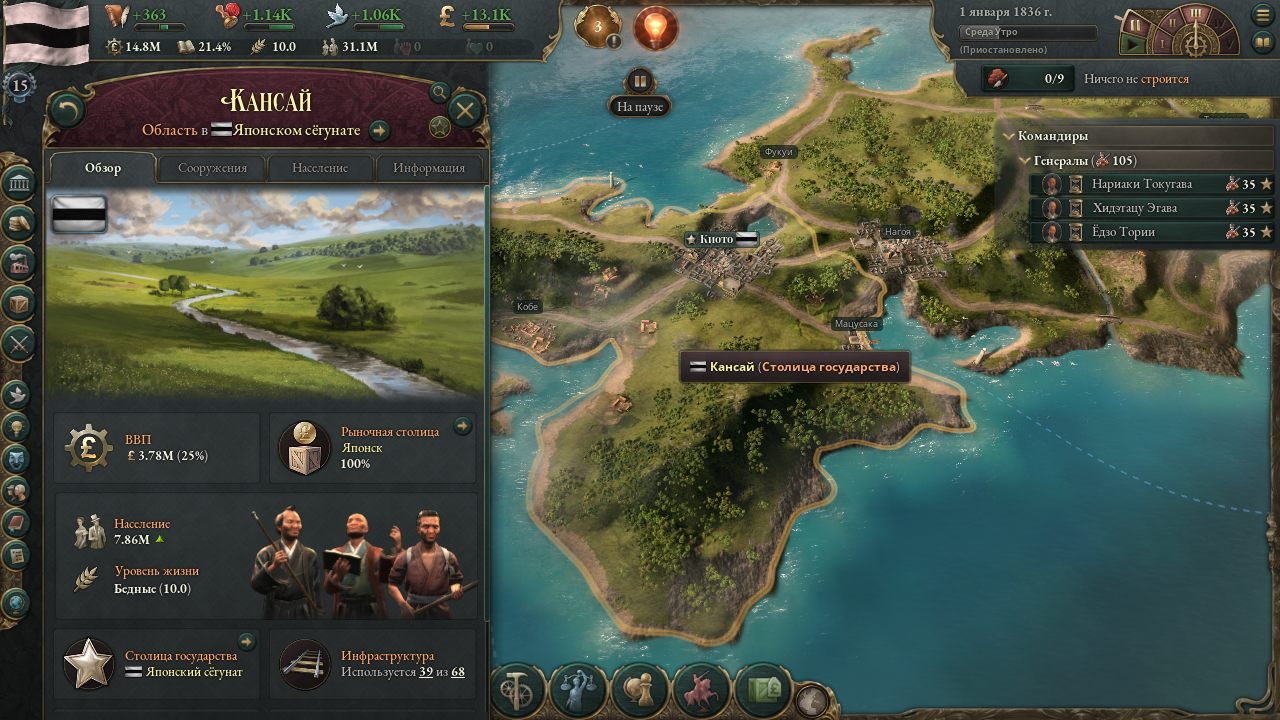Collapse the Генералы list

pyautogui.click(x=1022, y=161)
